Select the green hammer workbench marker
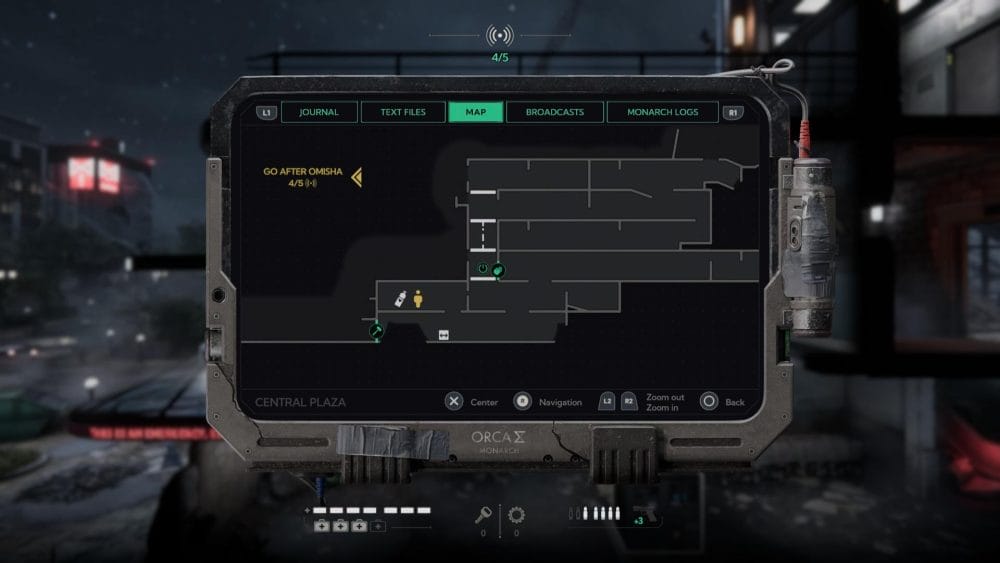This screenshot has height=563, width=1000. 377,328
